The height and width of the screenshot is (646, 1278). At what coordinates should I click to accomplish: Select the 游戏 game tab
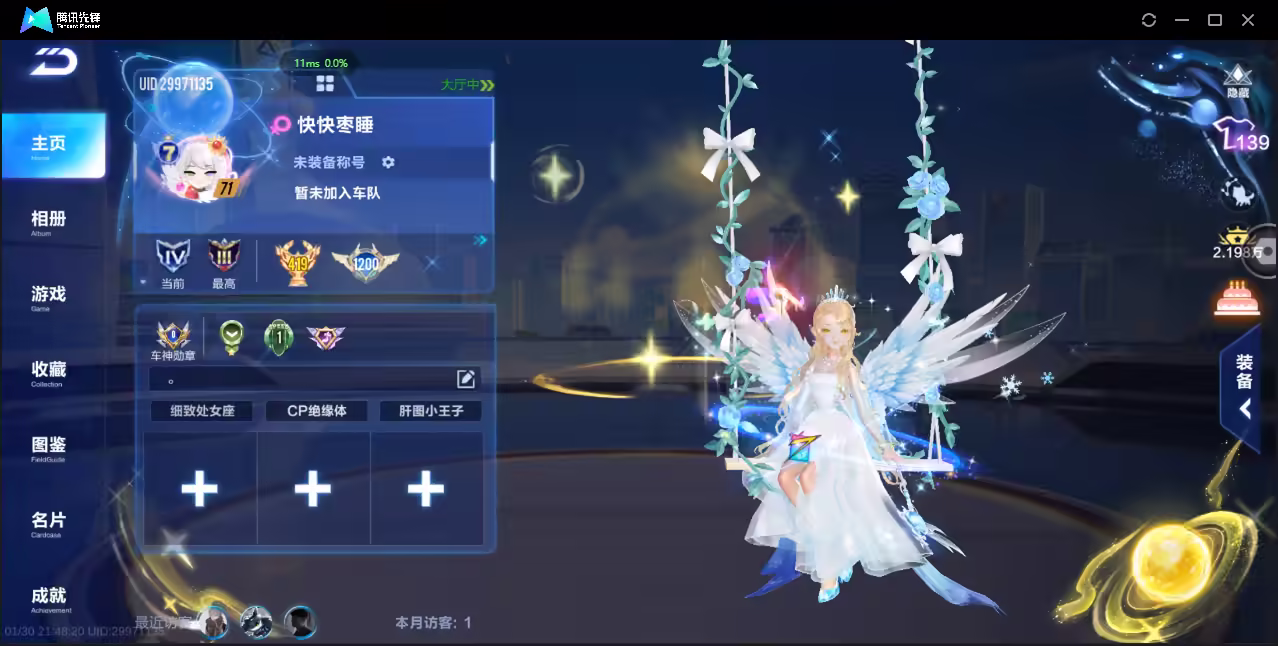[x=48, y=295]
